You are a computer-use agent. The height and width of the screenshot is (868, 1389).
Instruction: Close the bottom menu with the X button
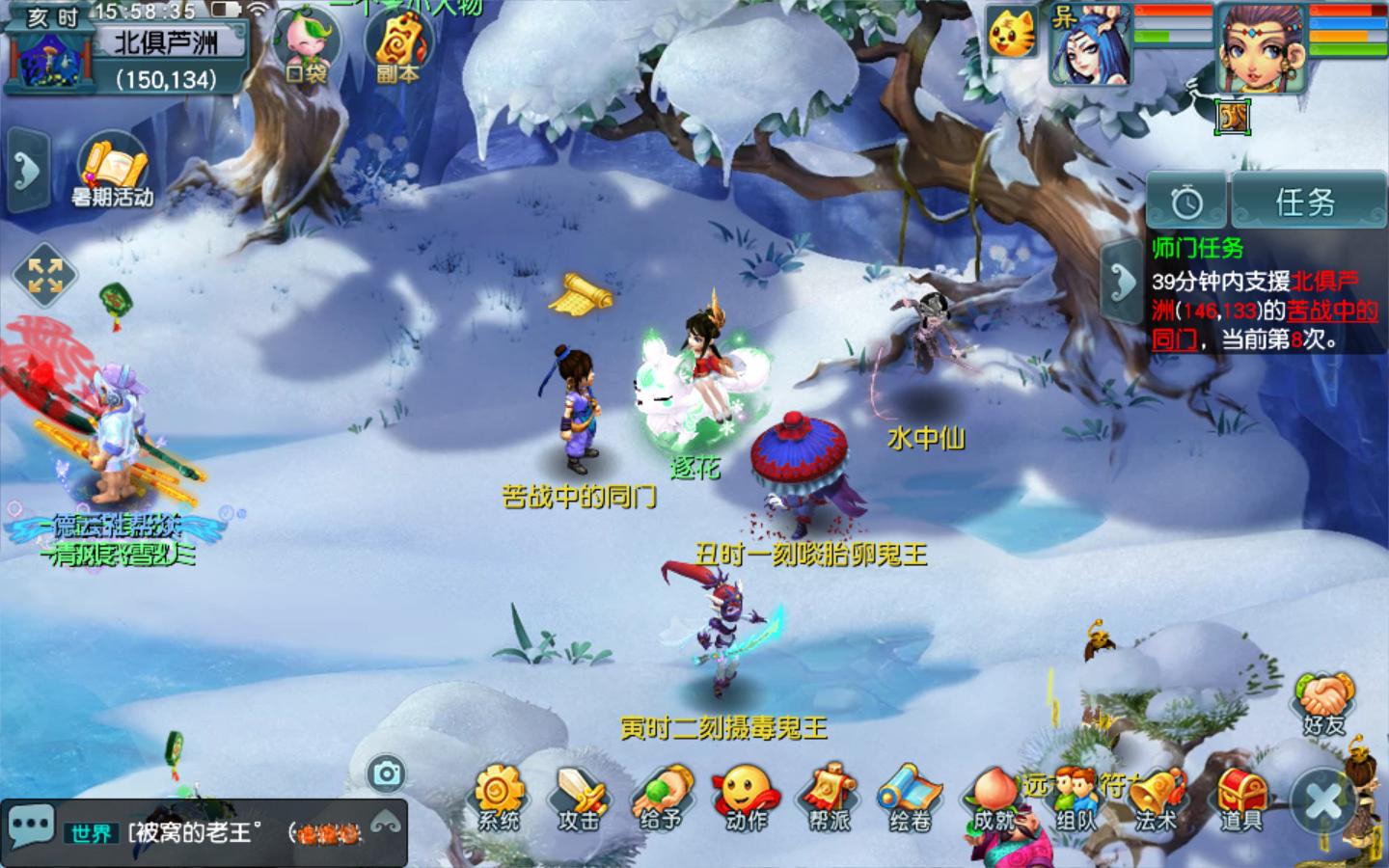1323,800
